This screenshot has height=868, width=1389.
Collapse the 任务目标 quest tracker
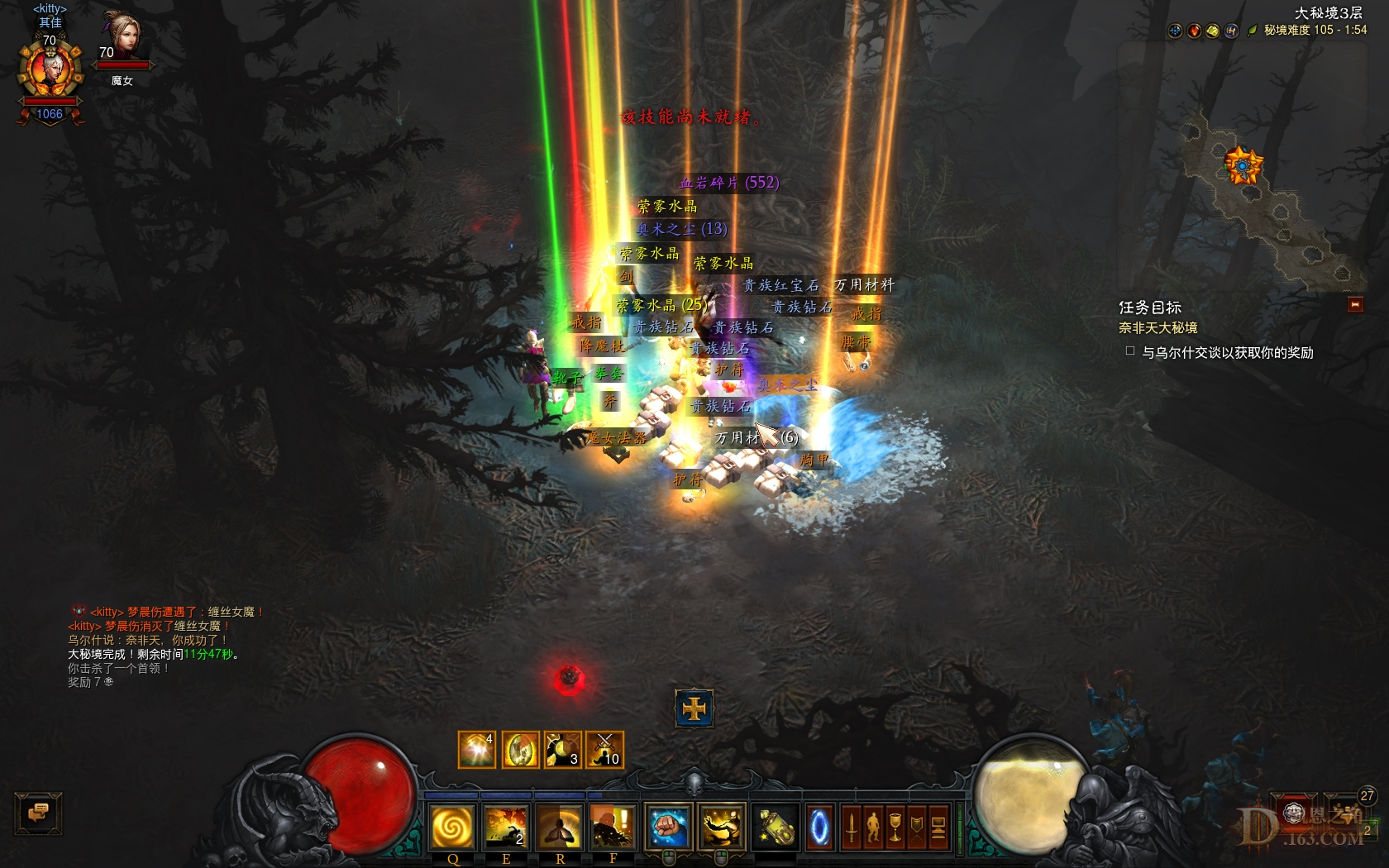(1355, 305)
